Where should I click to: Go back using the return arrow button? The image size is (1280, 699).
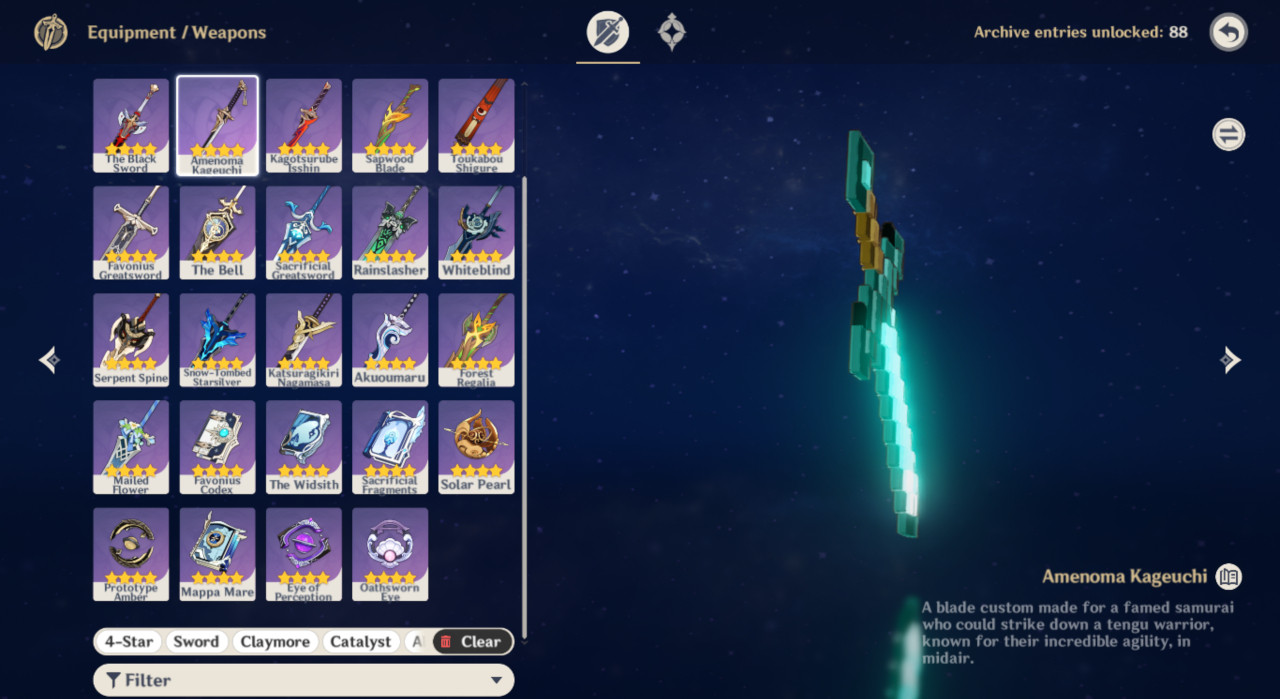[x=1229, y=32]
